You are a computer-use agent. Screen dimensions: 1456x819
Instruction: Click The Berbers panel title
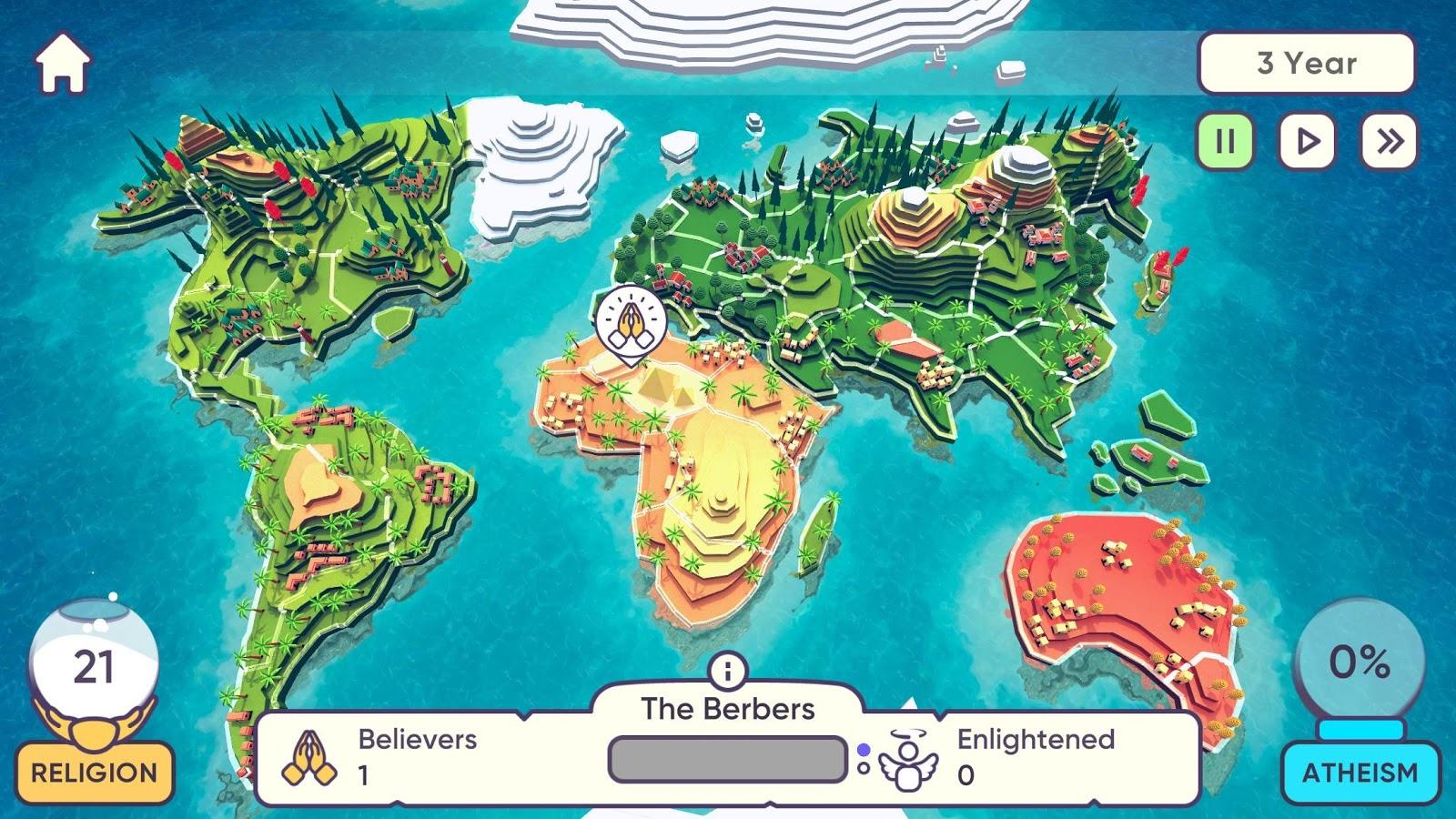point(728,707)
